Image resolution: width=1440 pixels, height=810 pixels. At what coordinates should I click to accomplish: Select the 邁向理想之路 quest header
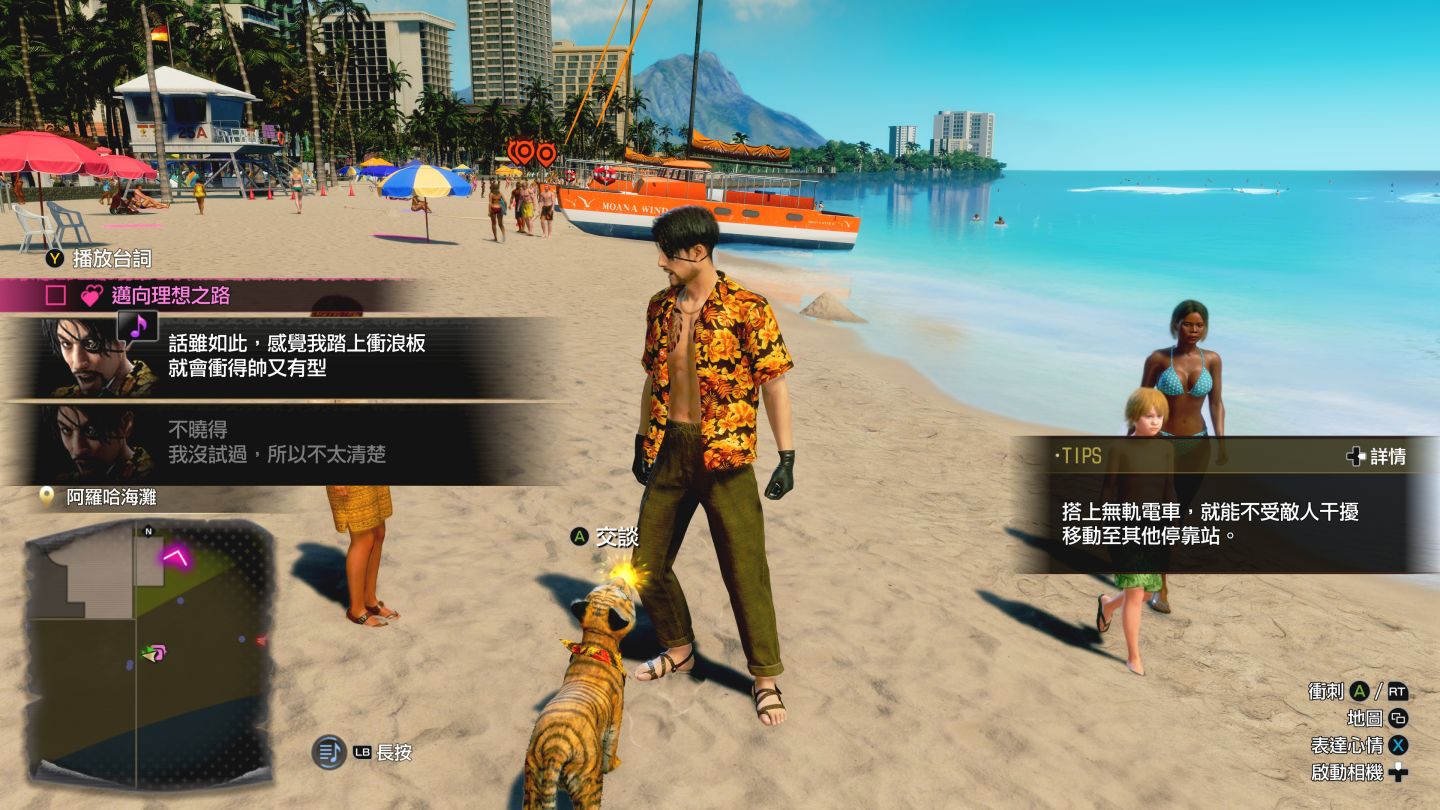(170, 295)
